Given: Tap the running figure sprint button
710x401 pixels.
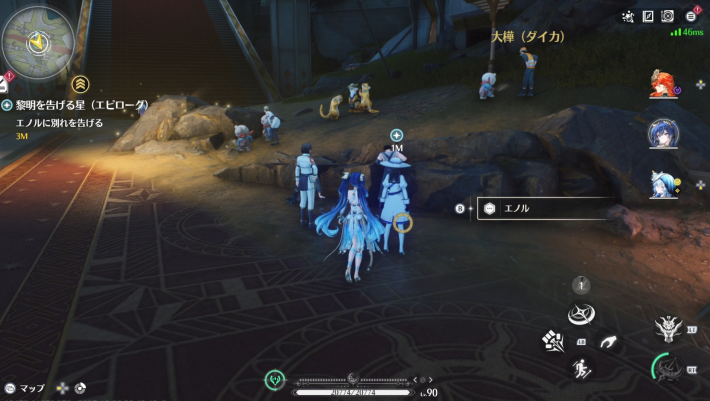Looking at the screenshot, I should coord(581,370).
